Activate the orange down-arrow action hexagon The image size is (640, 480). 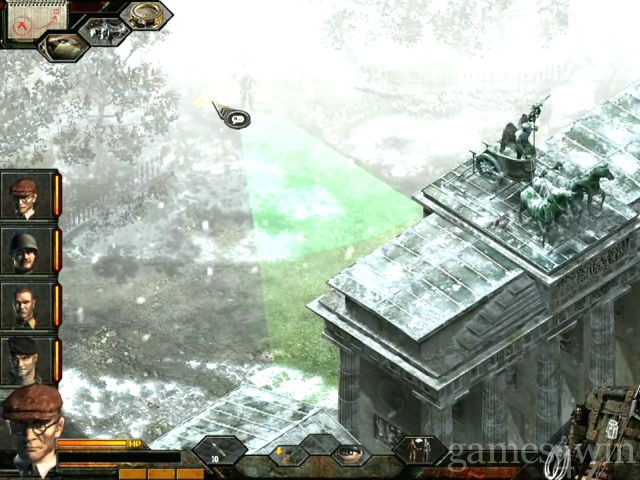(284, 453)
